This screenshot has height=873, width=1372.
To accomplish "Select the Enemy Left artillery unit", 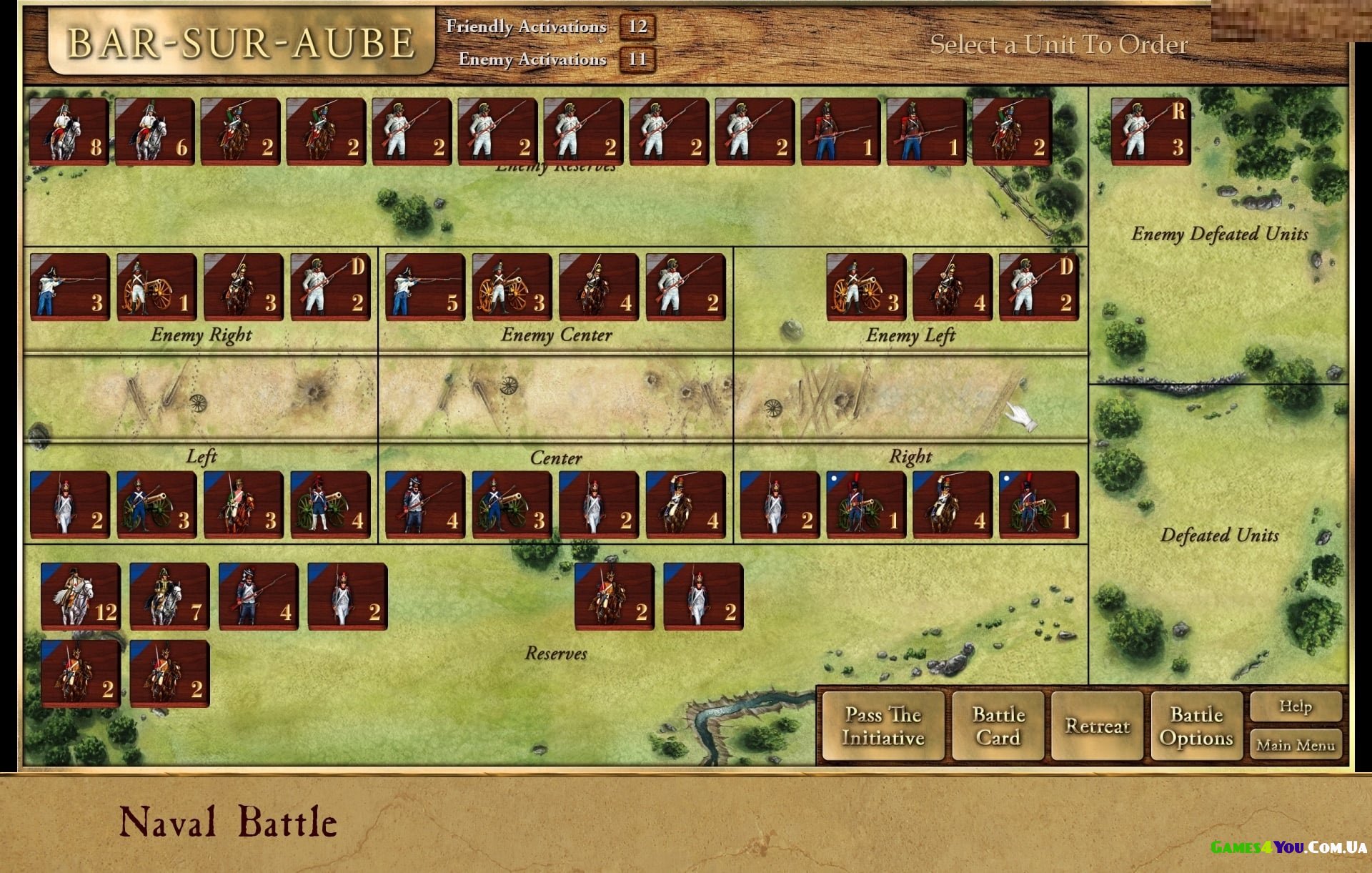I will coord(866,286).
